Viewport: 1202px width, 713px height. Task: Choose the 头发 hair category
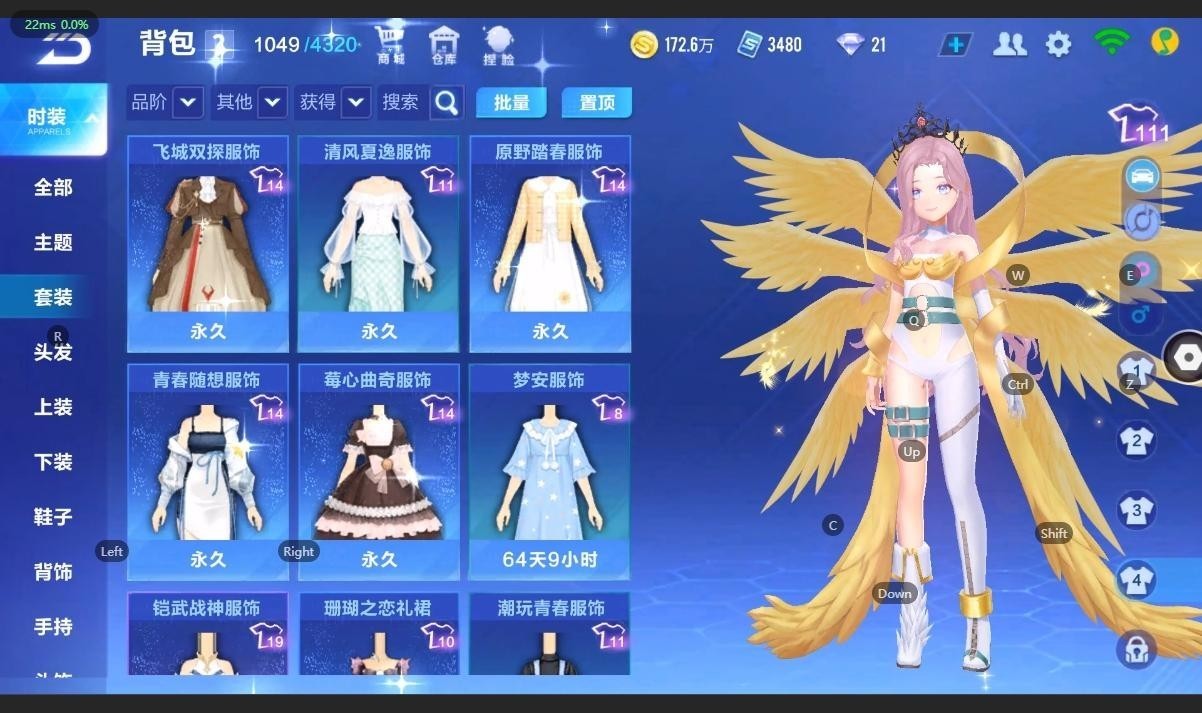53,352
